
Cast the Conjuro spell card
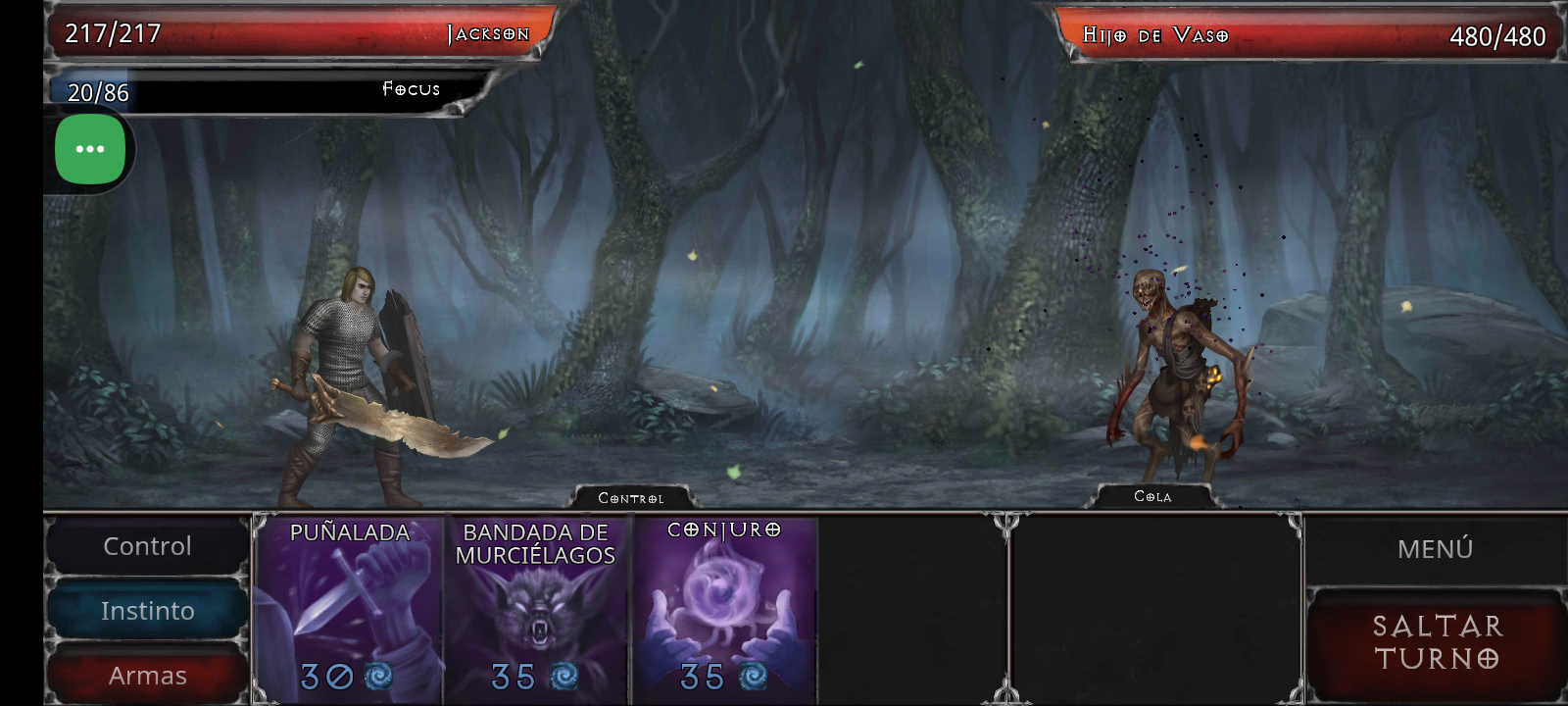pos(725,608)
